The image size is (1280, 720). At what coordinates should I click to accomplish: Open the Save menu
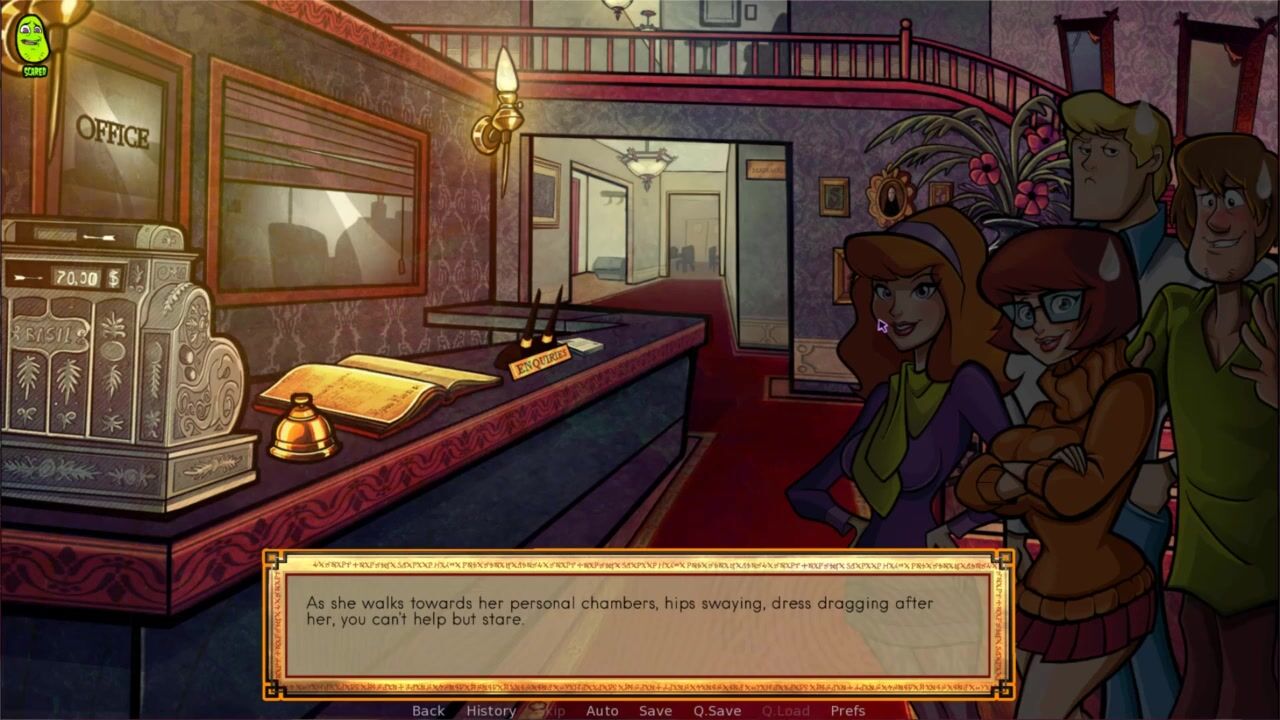point(655,711)
